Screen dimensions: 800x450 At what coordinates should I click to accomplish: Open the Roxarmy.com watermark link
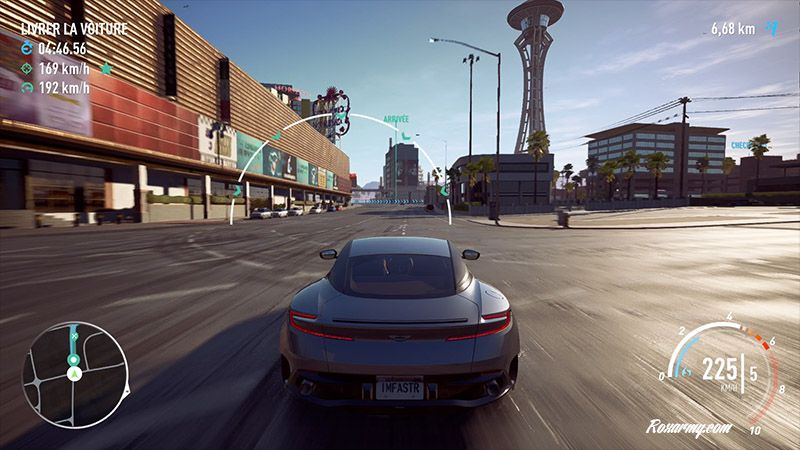coord(689,427)
